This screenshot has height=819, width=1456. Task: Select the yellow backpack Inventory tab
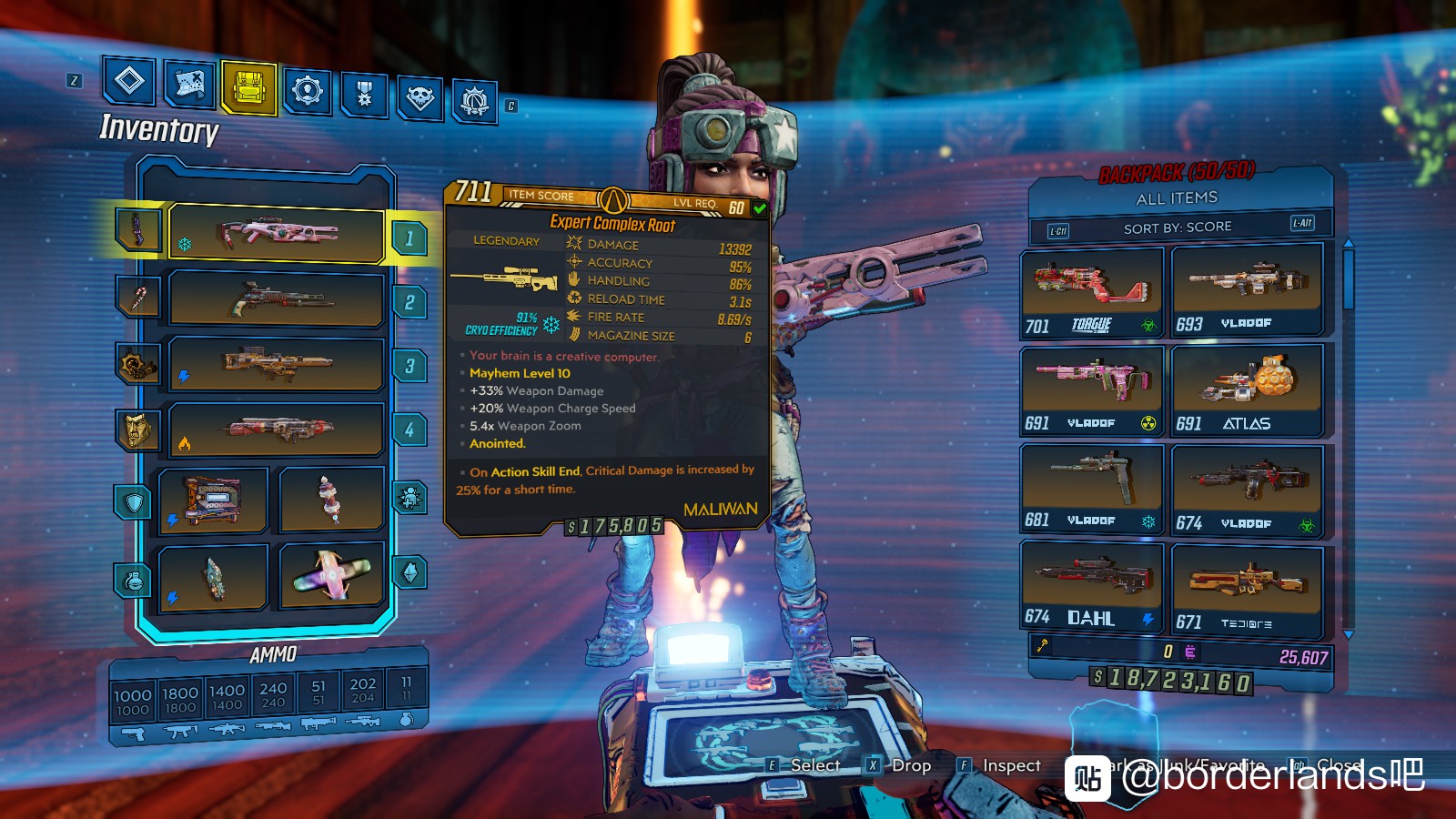pyautogui.click(x=248, y=88)
